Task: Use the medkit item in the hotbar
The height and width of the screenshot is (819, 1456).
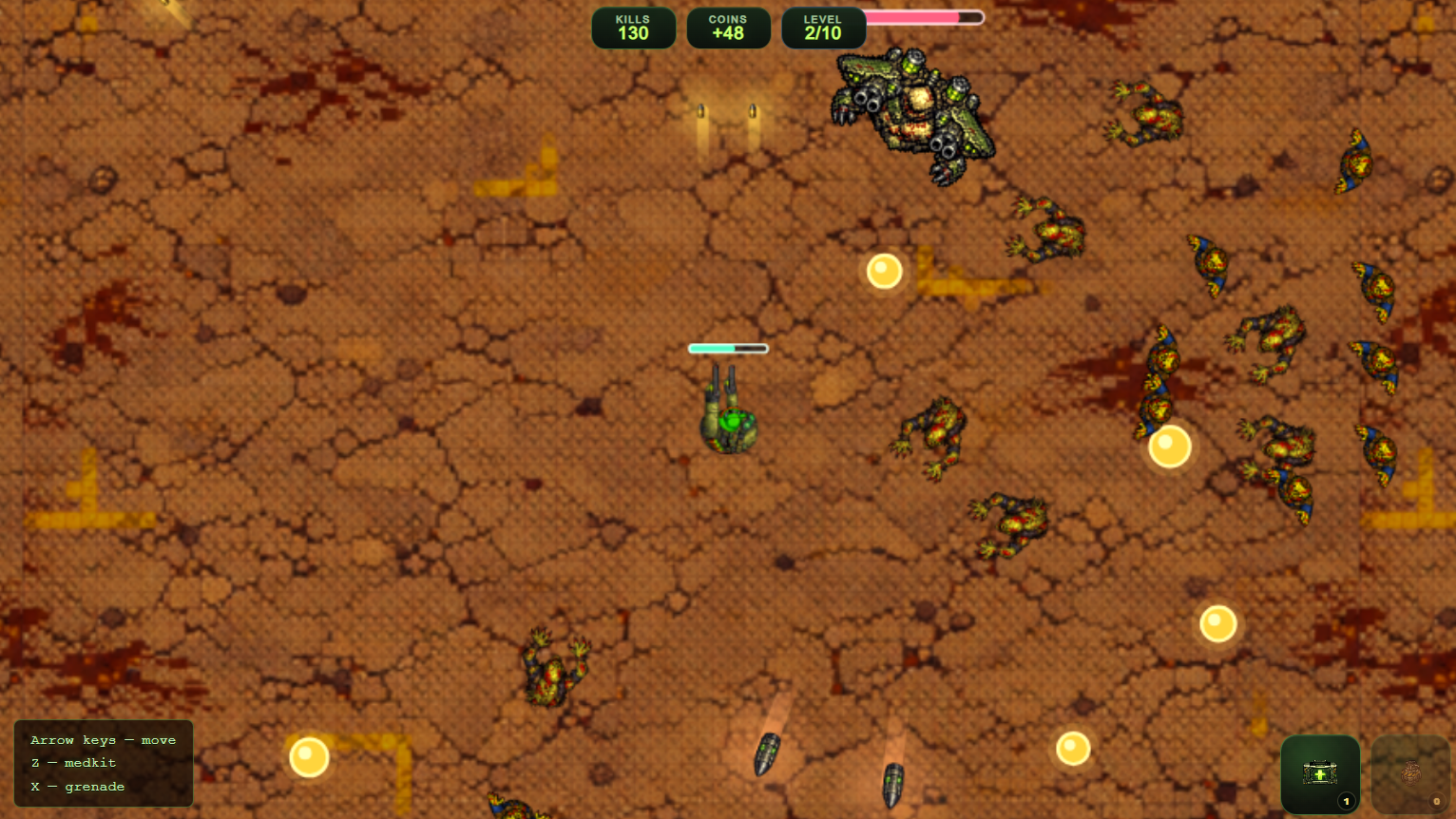Action: [1320, 772]
